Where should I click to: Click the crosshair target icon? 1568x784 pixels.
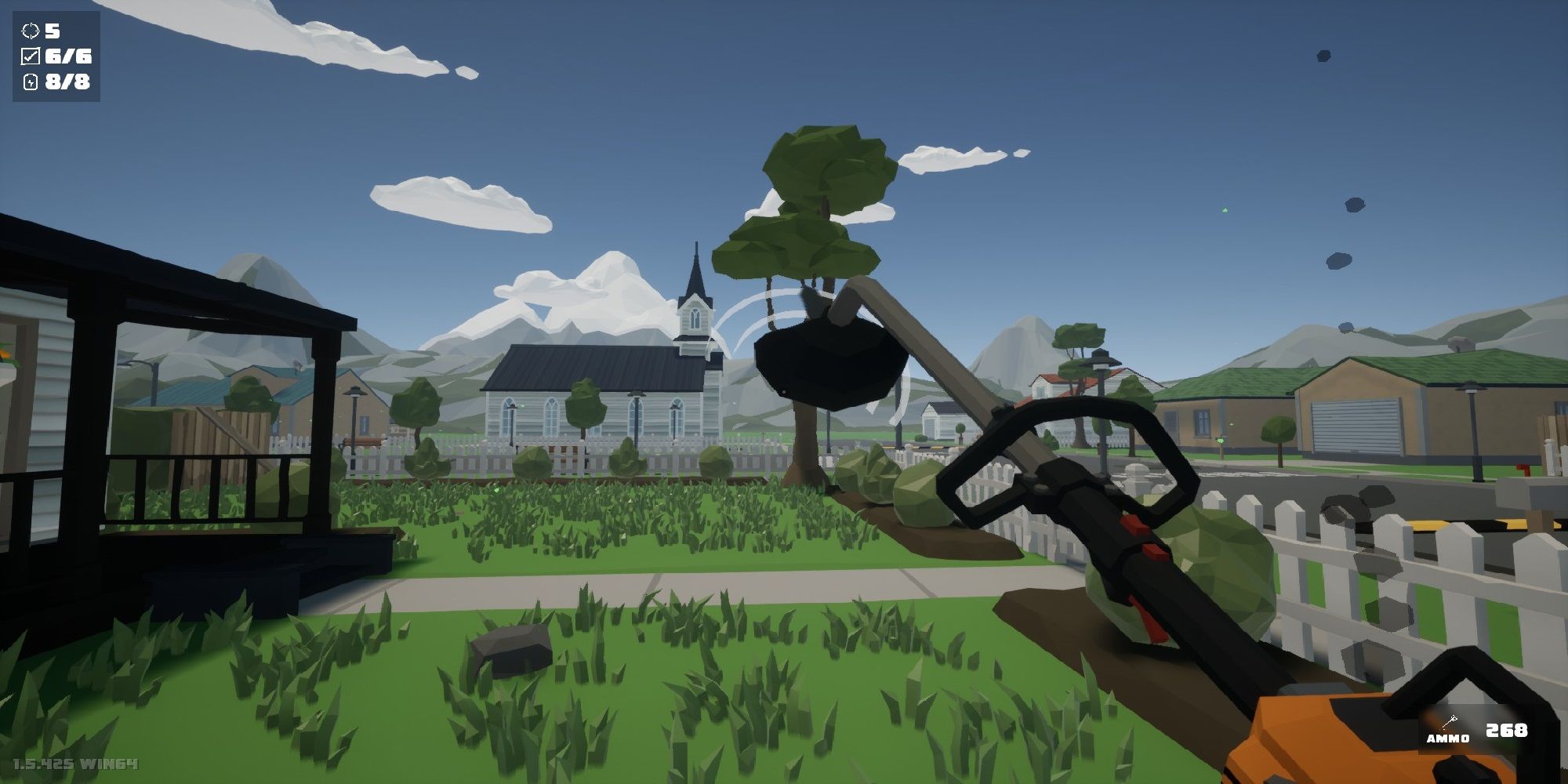[x=31, y=31]
